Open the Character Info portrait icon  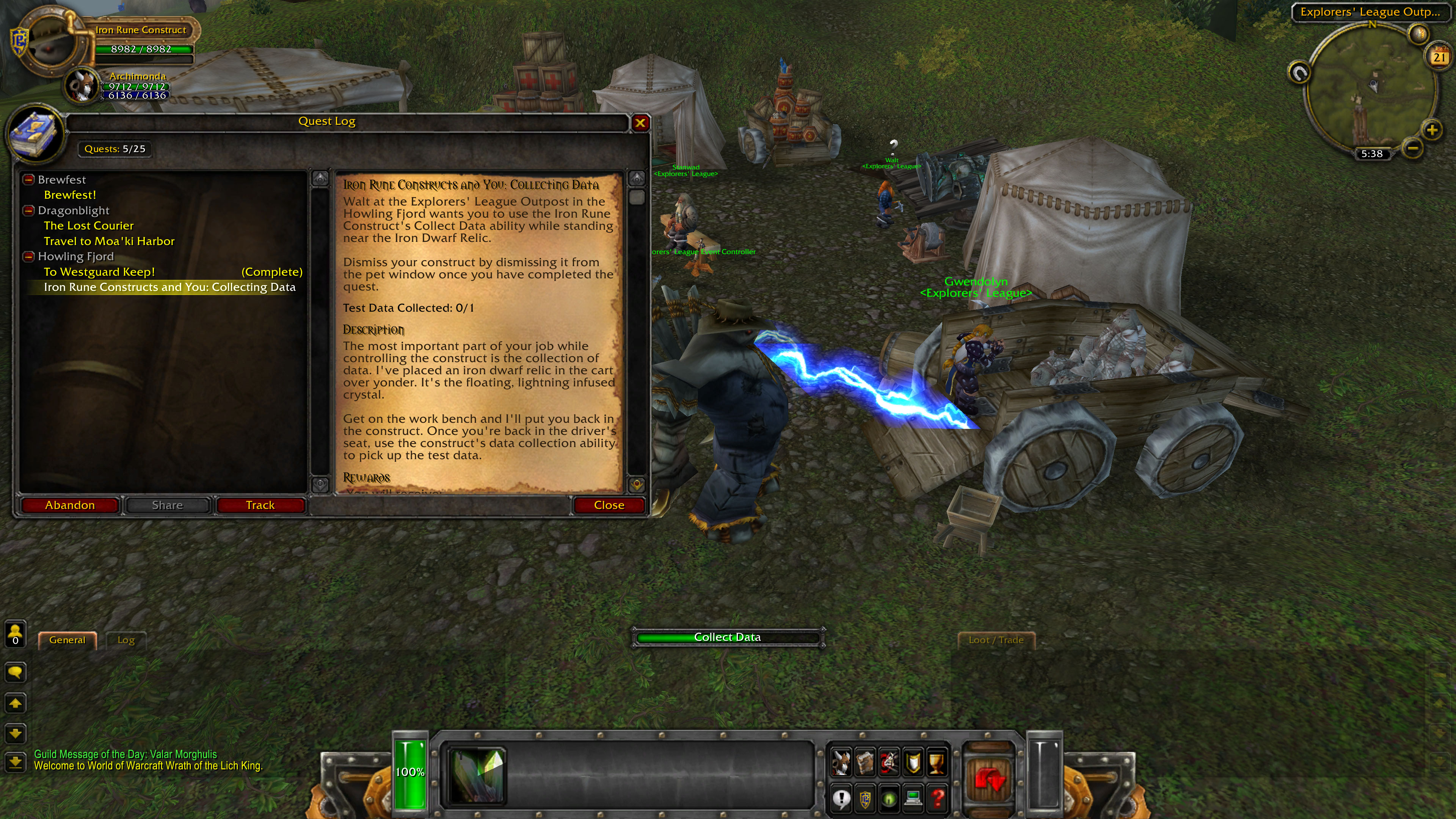pyautogui.click(x=841, y=762)
